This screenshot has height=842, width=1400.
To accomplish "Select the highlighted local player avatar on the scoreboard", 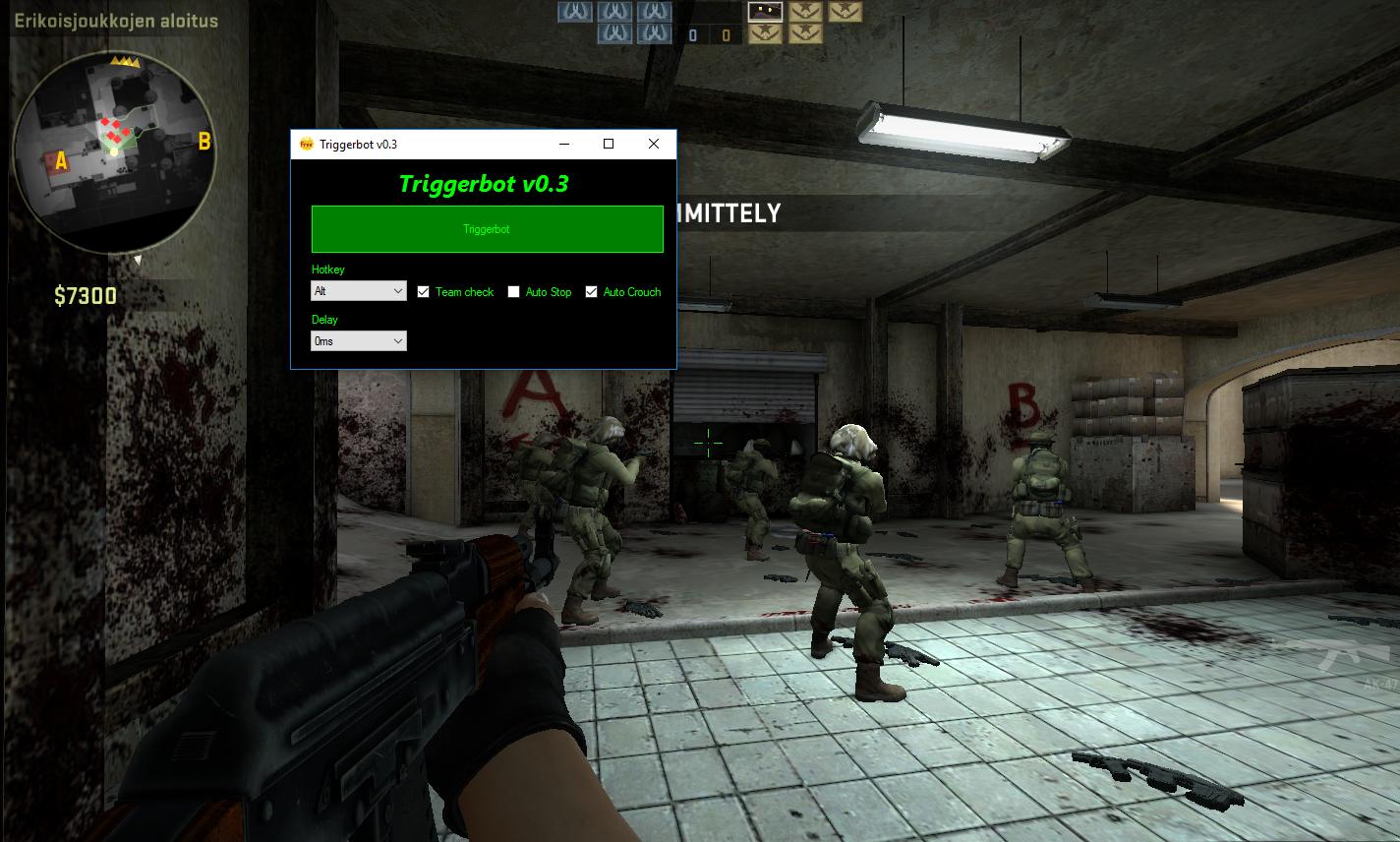I will [766, 12].
